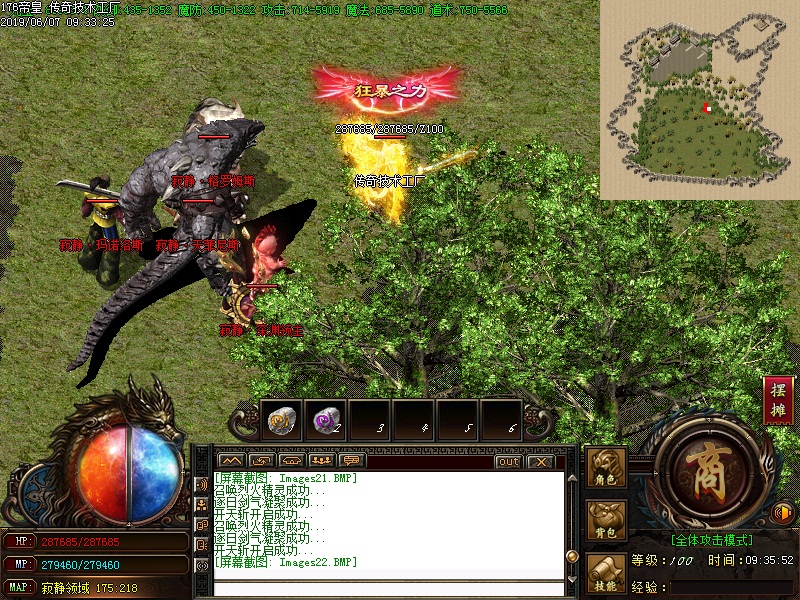This screenshot has width=800, height=600.
Task: Click the three-figures group icon above chat
Action: click(x=321, y=461)
